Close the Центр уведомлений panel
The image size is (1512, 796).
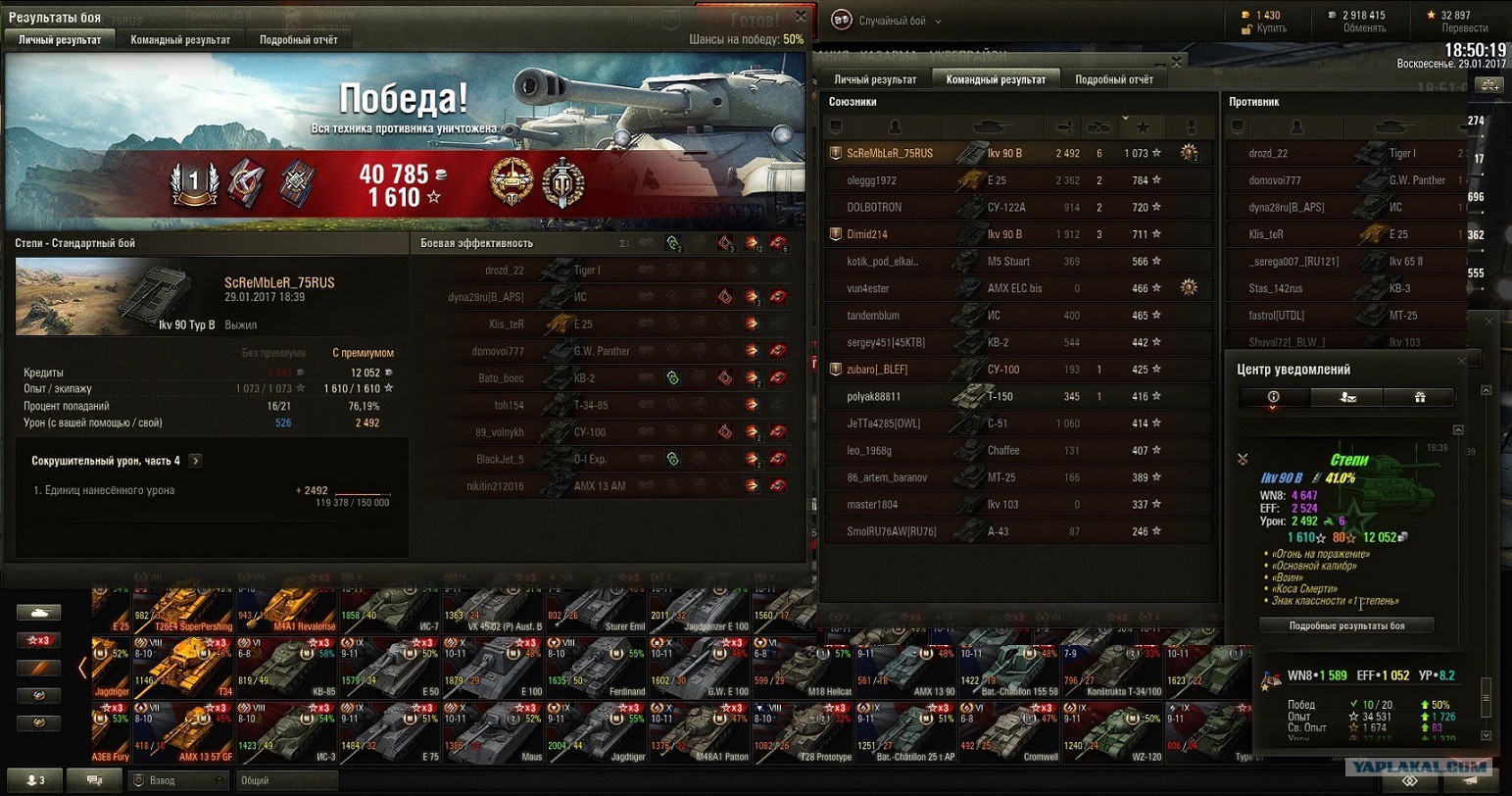tap(1461, 362)
